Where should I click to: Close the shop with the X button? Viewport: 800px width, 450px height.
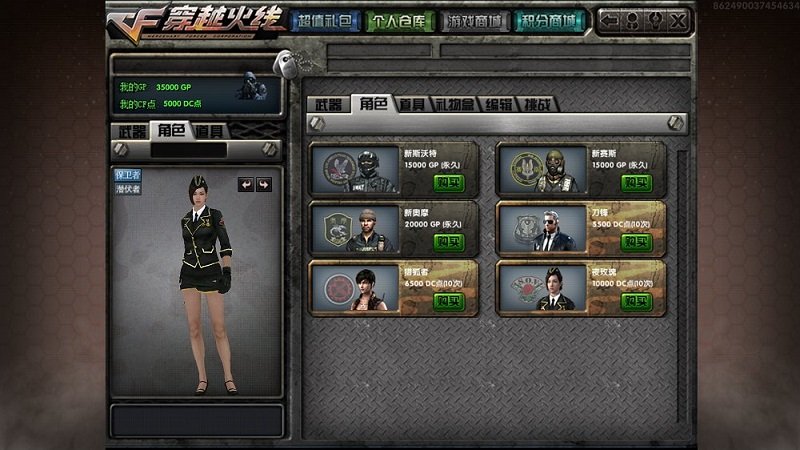click(676, 20)
